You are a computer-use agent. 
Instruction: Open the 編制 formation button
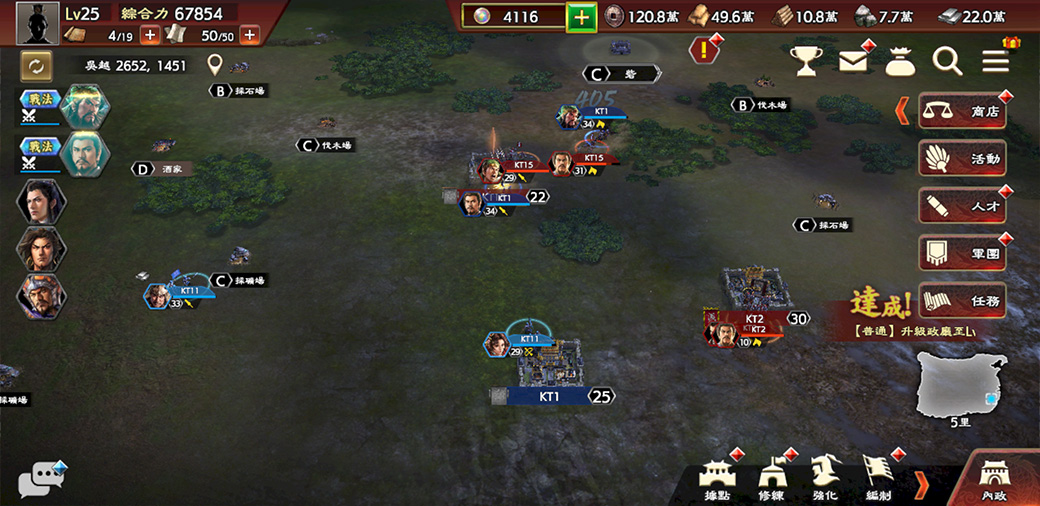(877, 479)
